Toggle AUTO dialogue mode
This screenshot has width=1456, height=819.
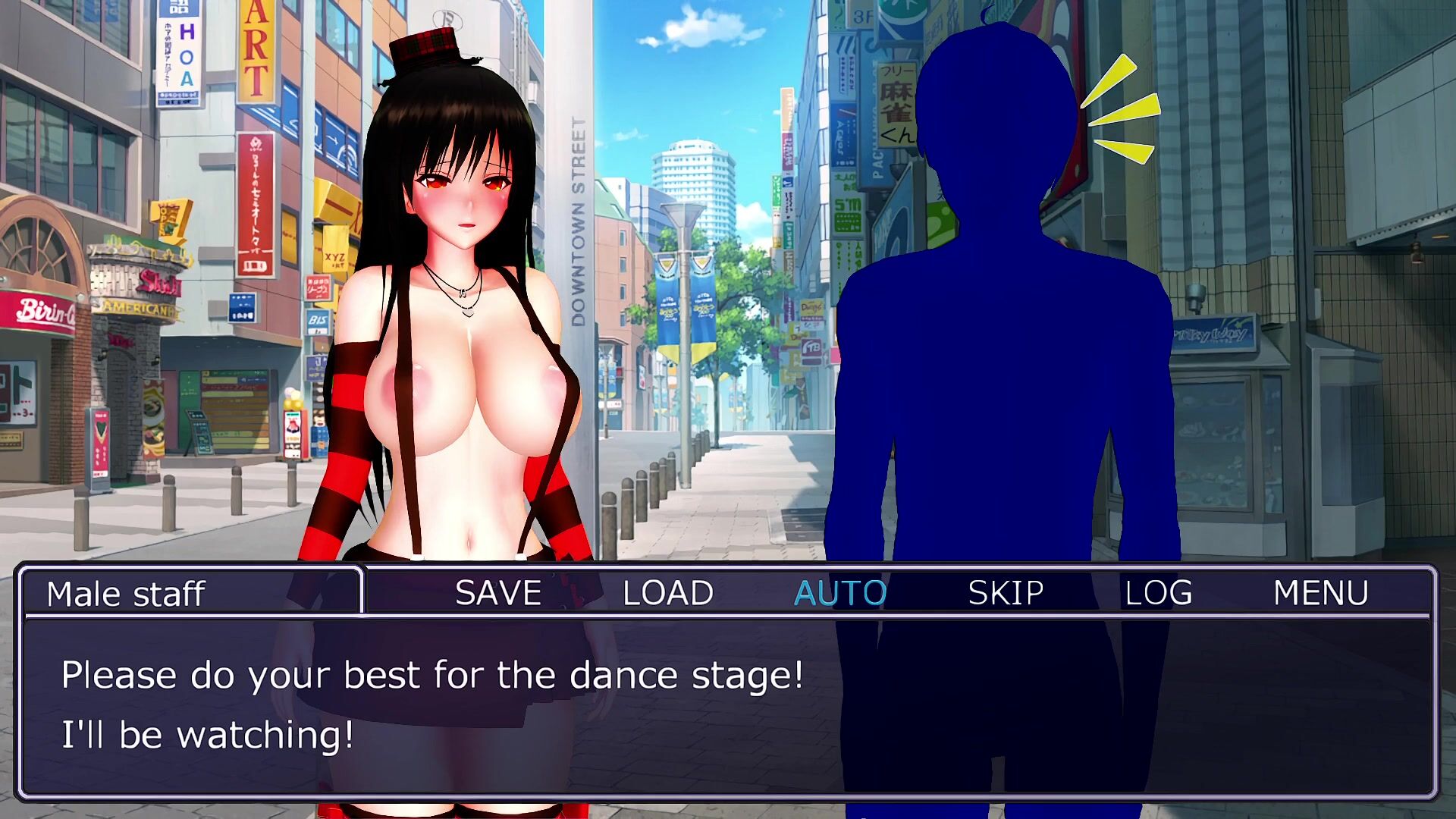[839, 593]
